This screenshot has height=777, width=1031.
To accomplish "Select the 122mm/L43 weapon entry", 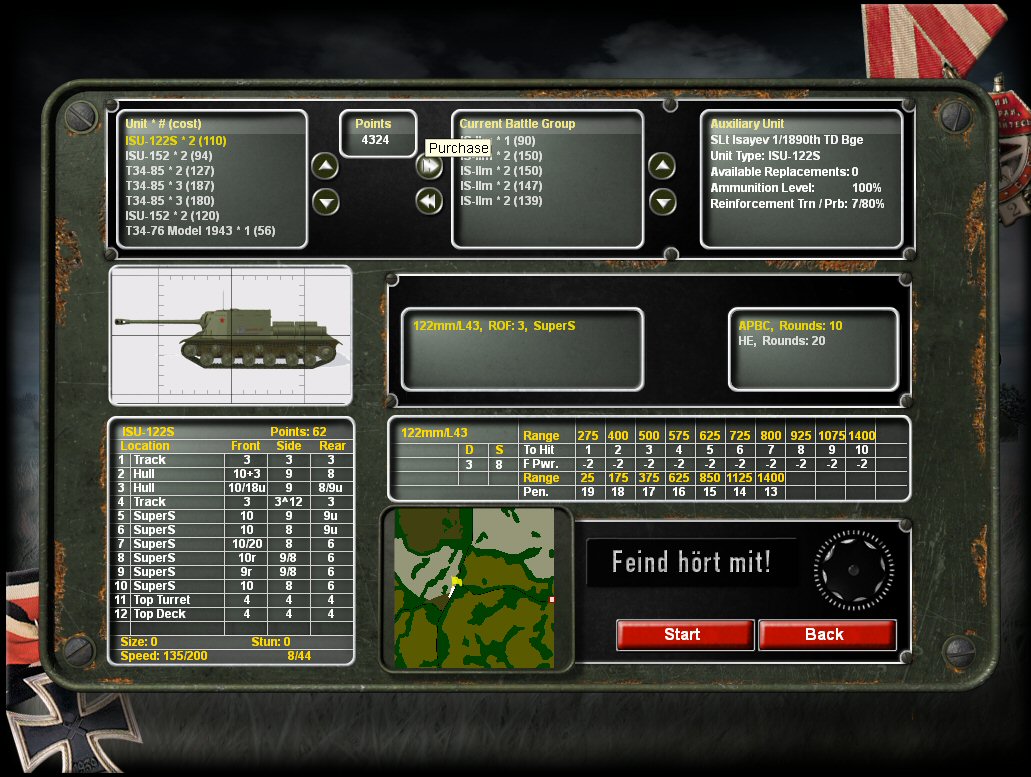I will point(494,325).
